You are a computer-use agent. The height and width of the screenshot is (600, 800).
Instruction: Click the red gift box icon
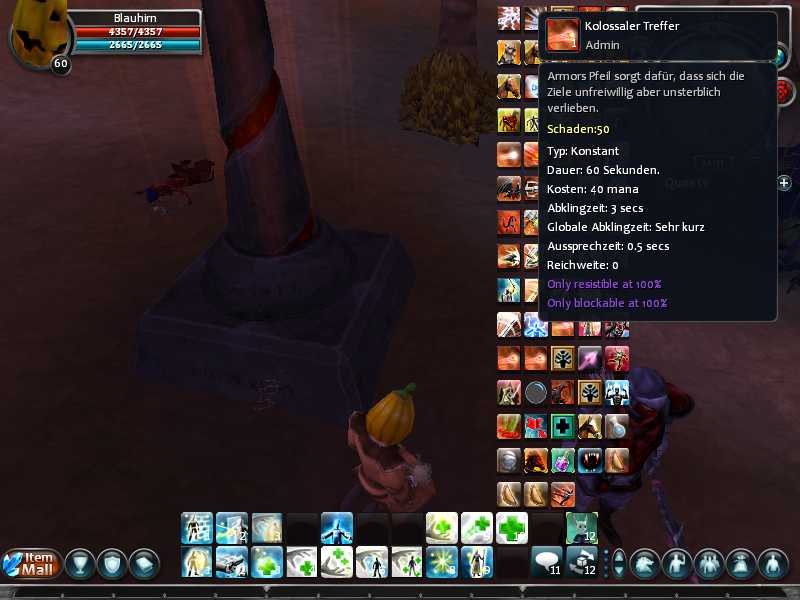click(536, 426)
